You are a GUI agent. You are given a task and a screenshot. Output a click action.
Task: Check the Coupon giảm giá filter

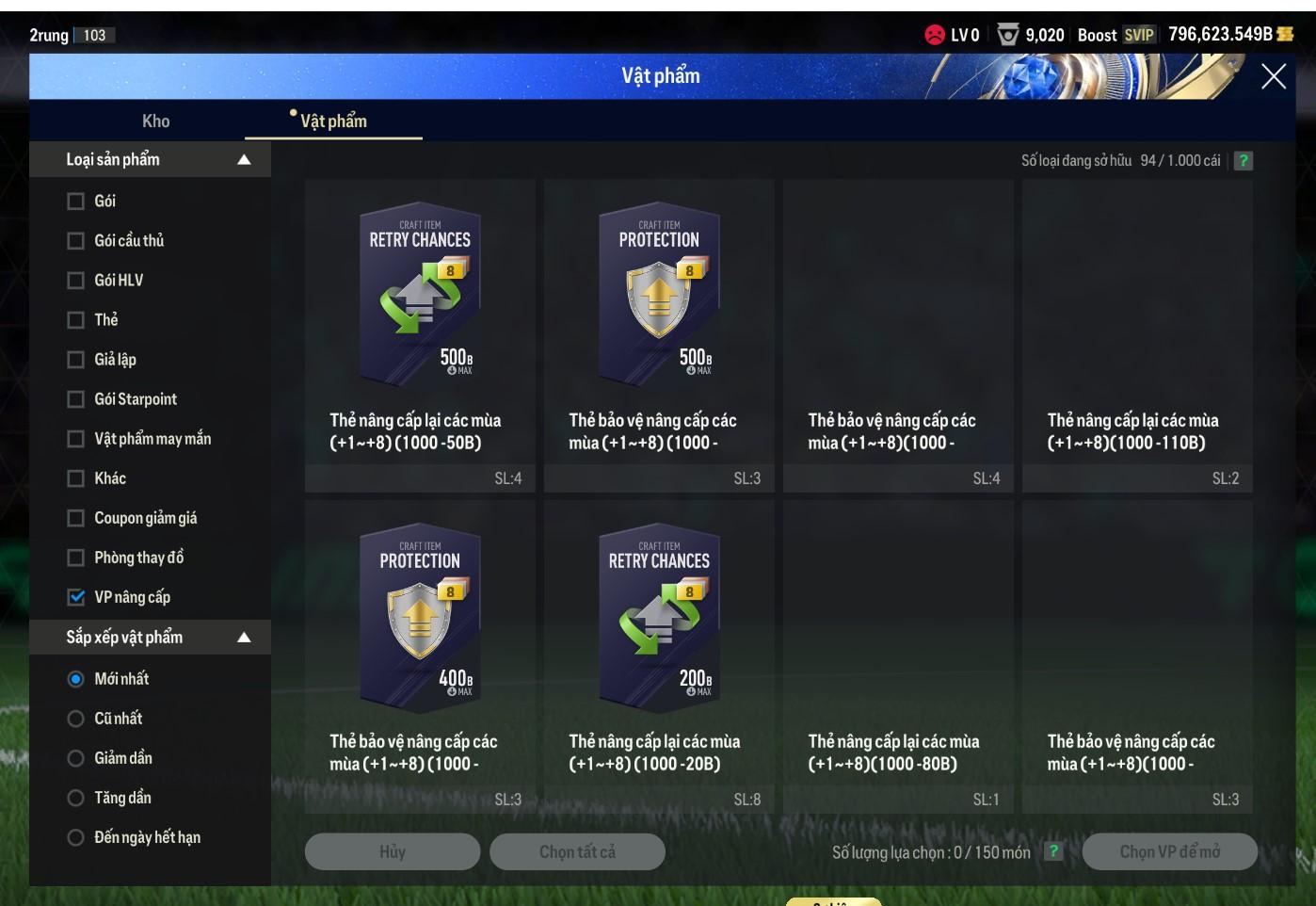click(76, 518)
